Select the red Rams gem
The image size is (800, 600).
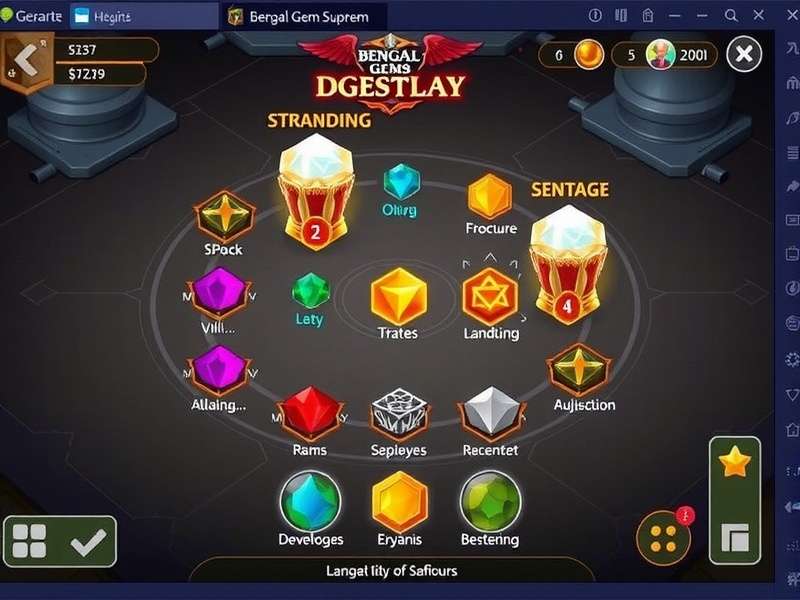[310, 410]
